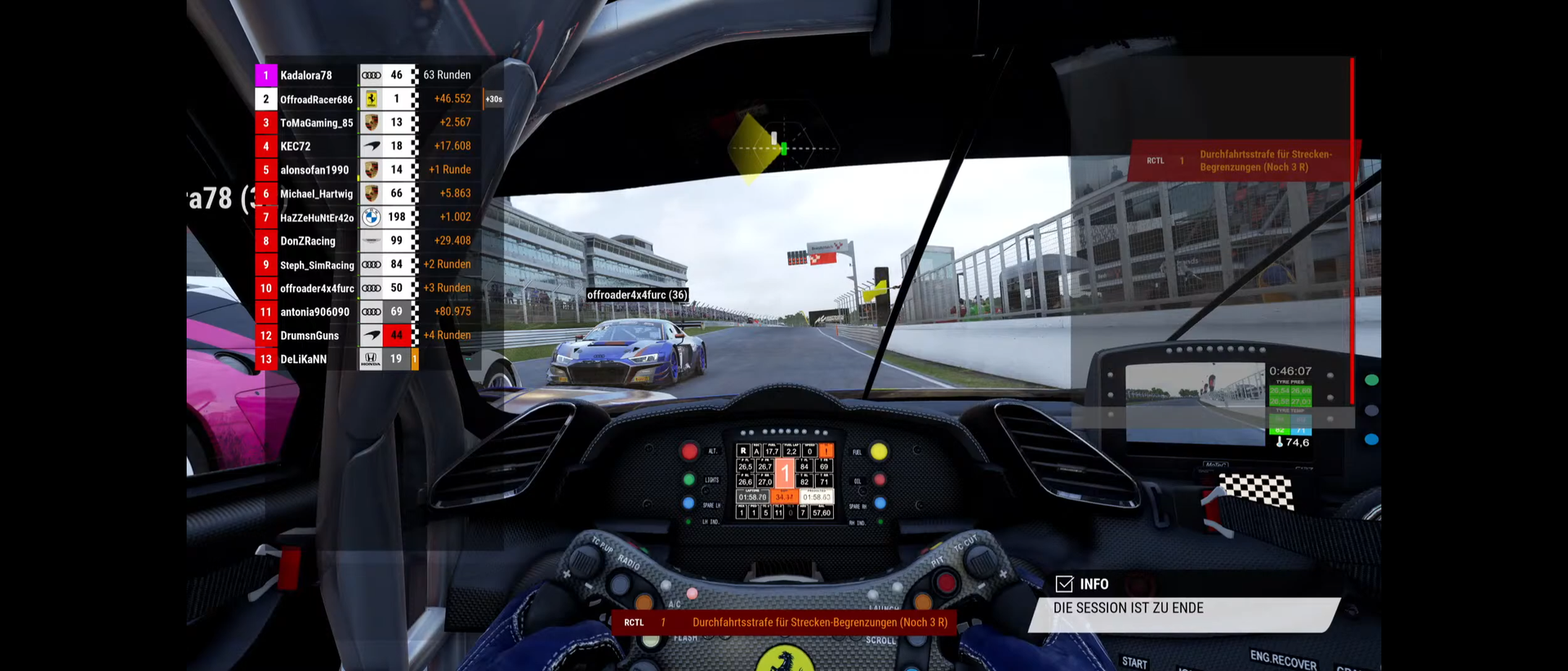Viewport: 1568px width, 671px height.
Task: Select the KEC72 leaderboard entry
Action: pyautogui.click(x=296, y=146)
